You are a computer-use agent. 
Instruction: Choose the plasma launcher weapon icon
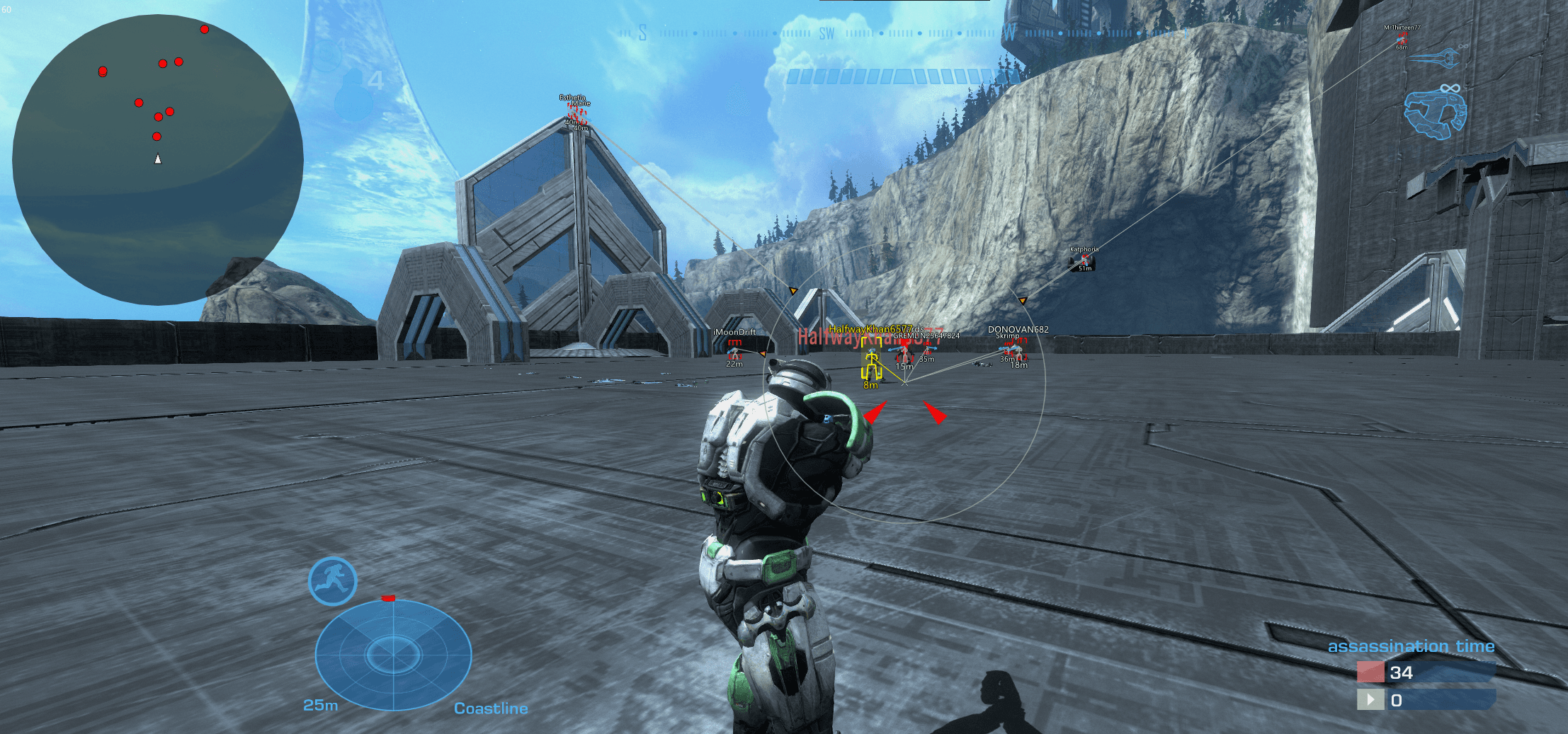(x=1436, y=113)
